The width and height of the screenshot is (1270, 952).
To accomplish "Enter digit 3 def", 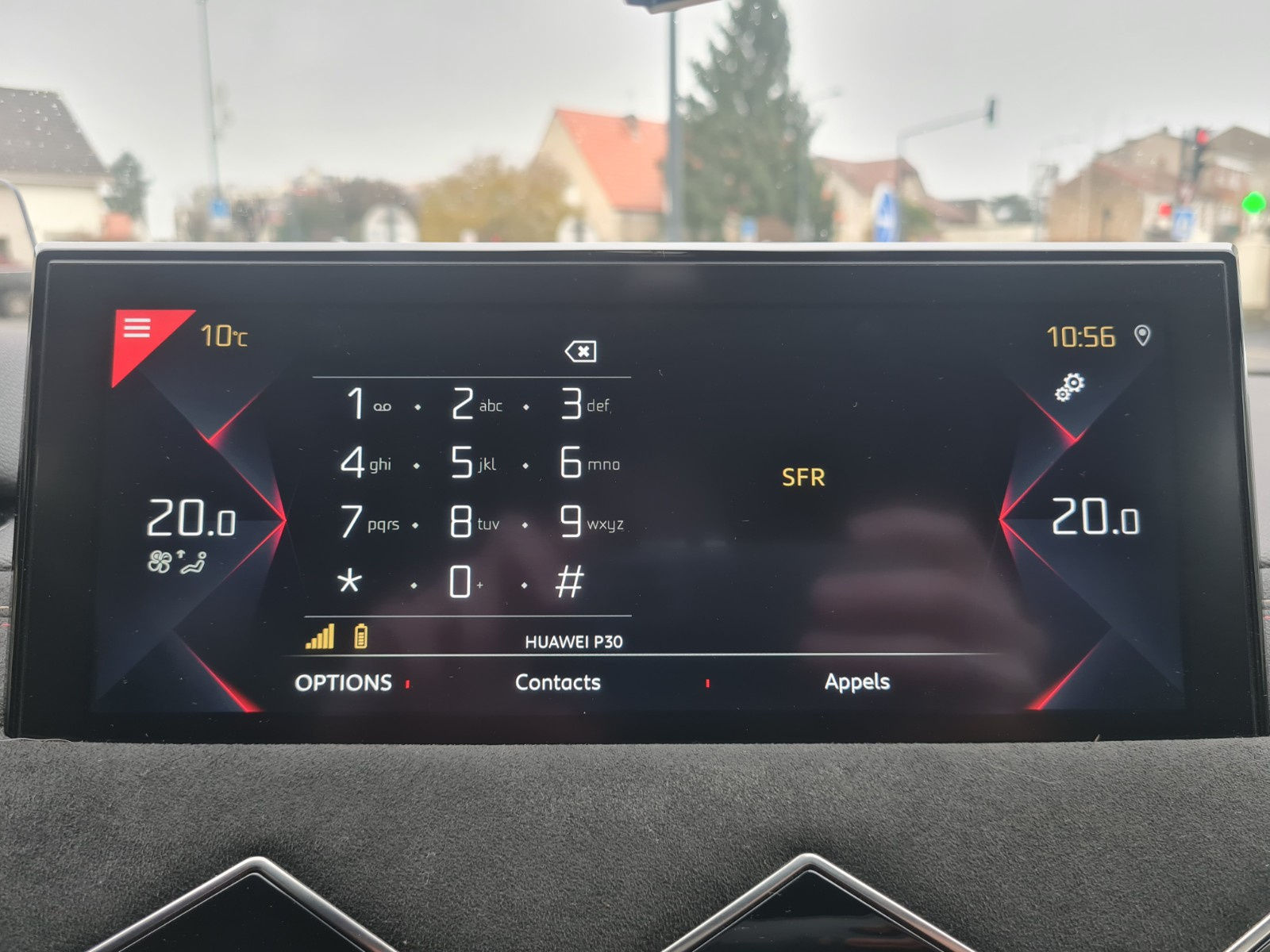I will pyautogui.click(x=583, y=404).
